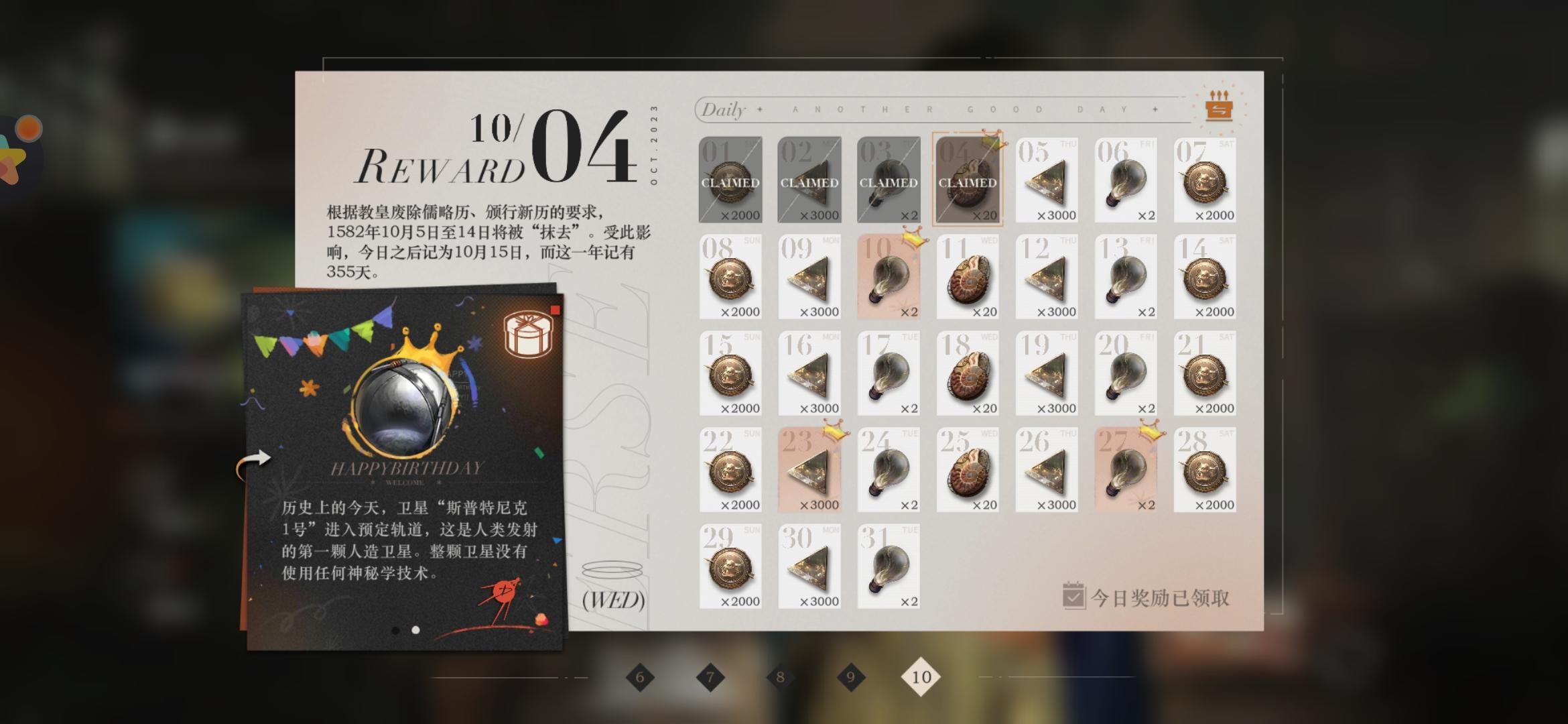Switch to month tab 9
The height and width of the screenshot is (724, 1568).
click(850, 678)
